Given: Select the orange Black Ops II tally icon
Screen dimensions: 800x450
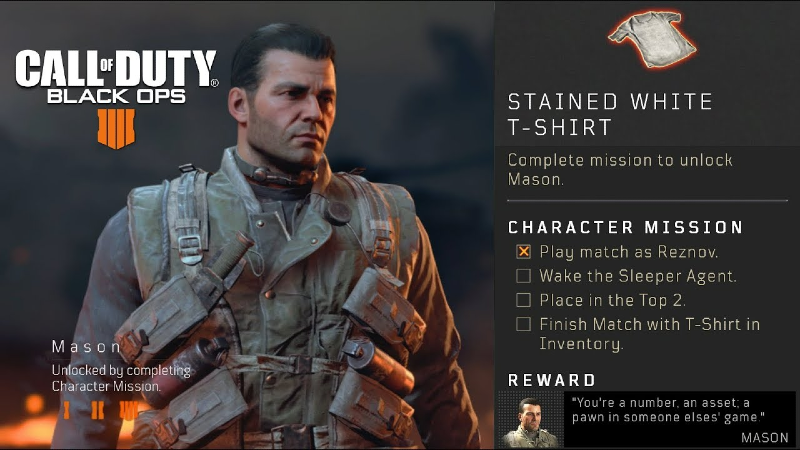Looking at the screenshot, I should (x=97, y=410).
